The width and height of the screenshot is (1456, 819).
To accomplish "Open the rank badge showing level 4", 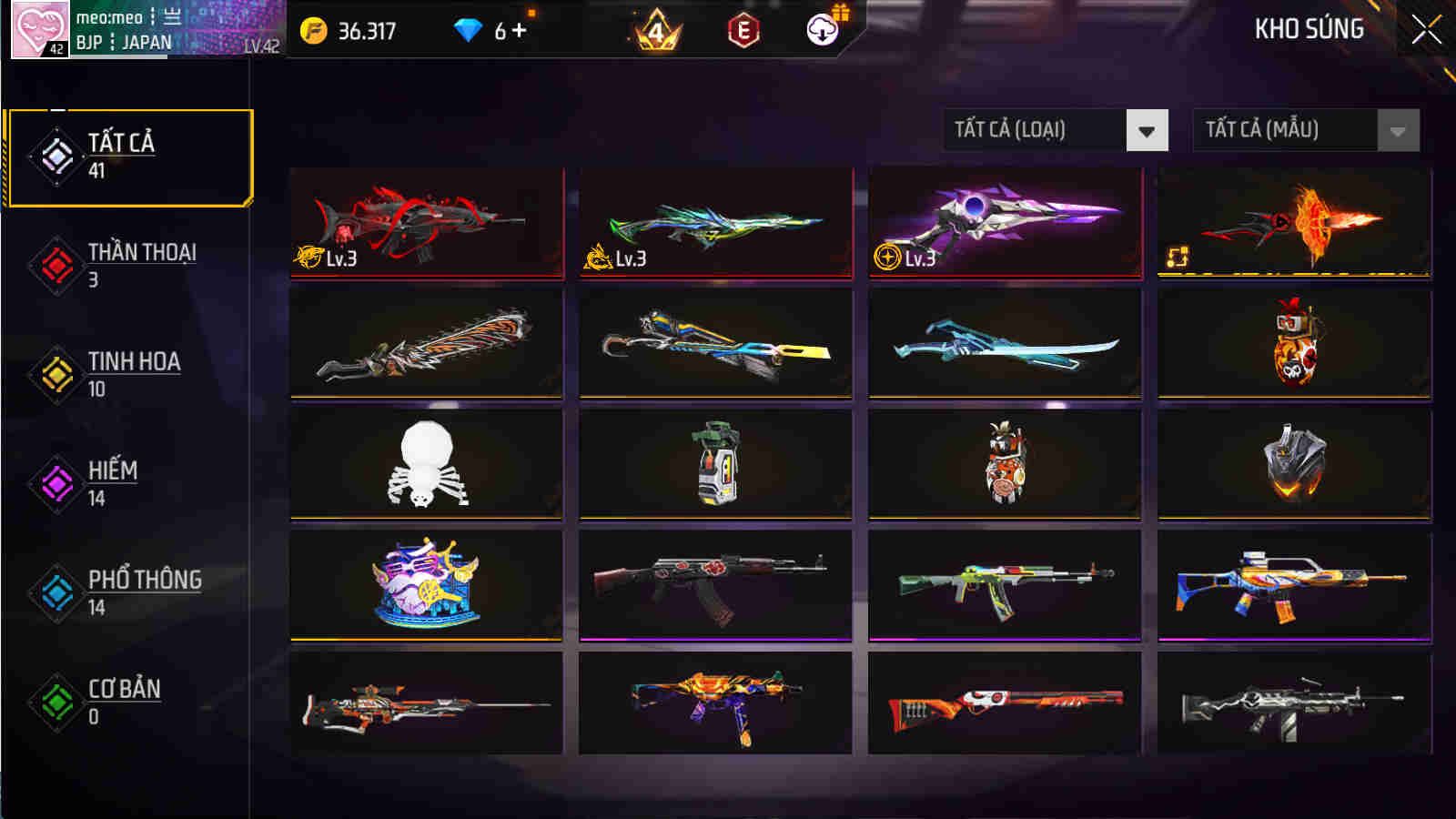I will pos(657,29).
